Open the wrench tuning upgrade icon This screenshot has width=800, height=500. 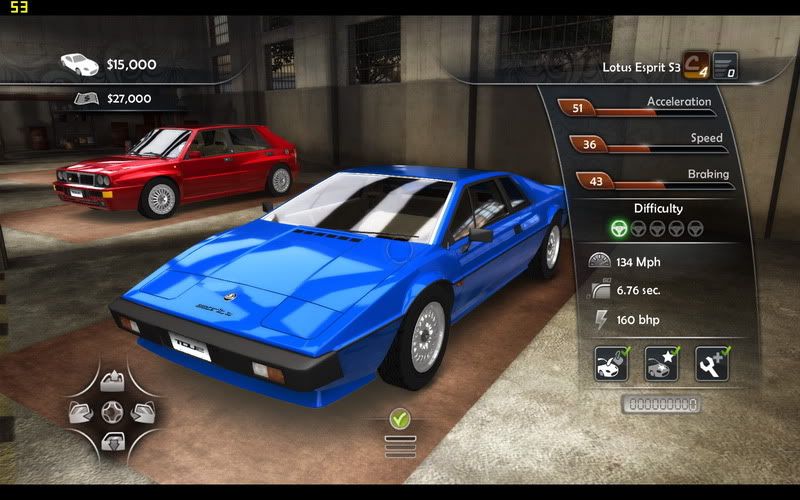click(x=712, y=363)
